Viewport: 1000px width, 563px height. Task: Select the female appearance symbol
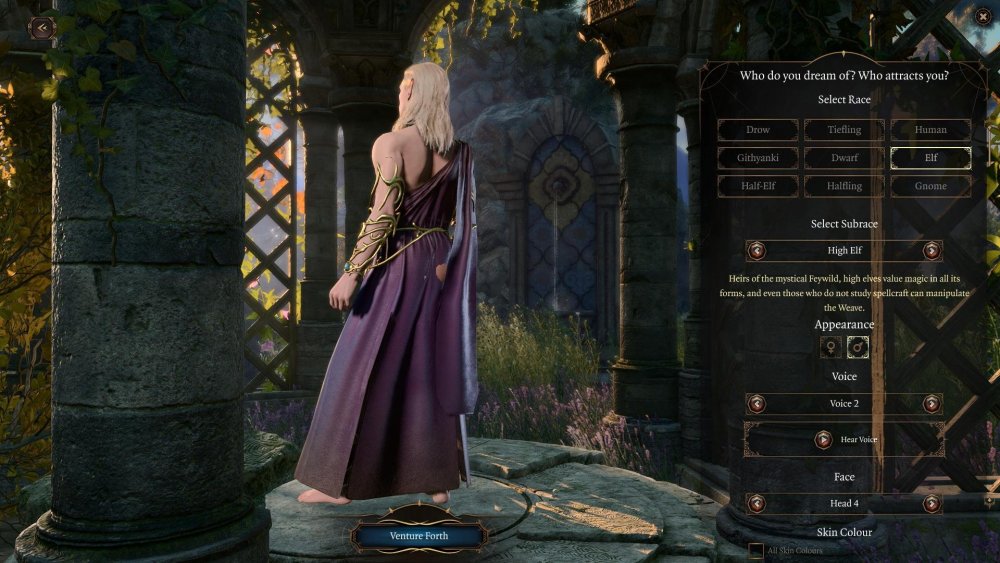pyautogui.click(x=830, y=347)
